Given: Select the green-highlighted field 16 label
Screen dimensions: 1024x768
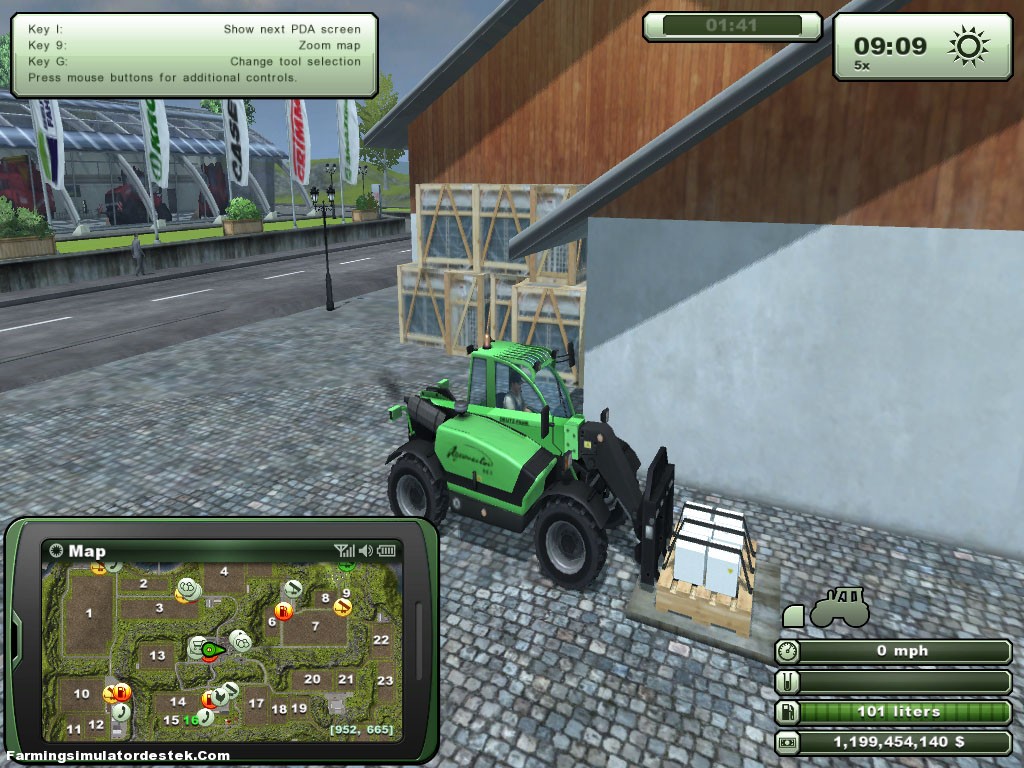Looking at the screenshot, I should 190,720.
